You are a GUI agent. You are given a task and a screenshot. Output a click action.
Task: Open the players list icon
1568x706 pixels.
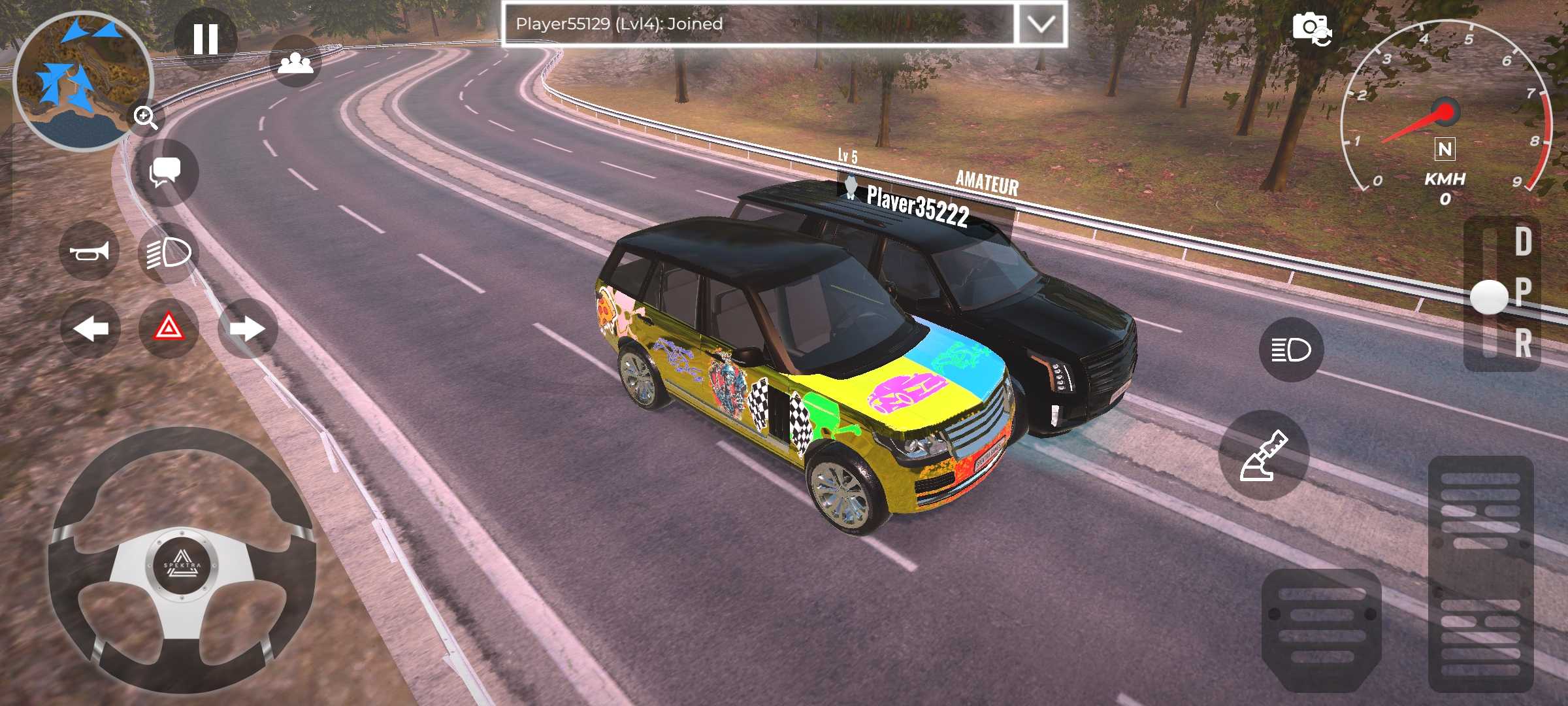(295, 62)
